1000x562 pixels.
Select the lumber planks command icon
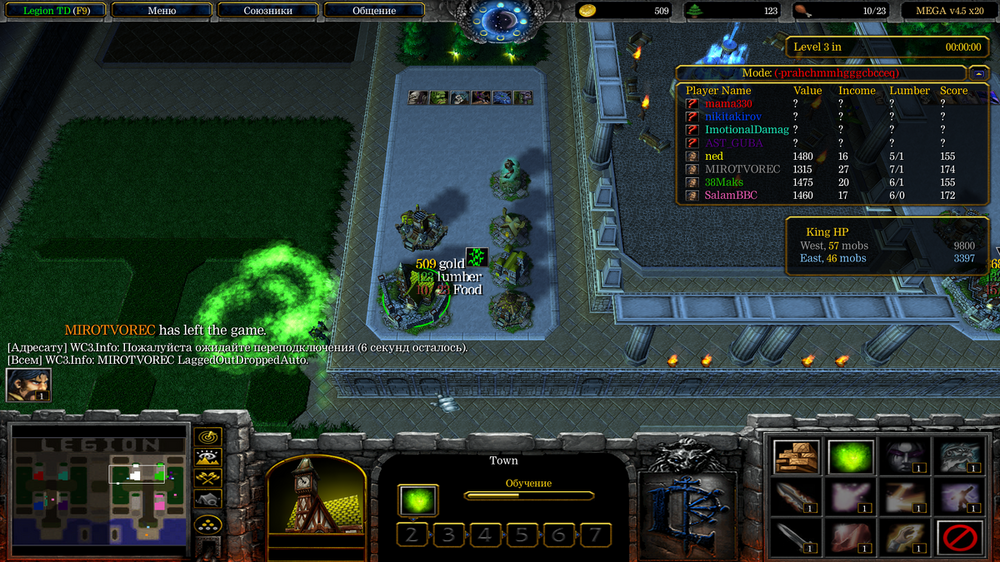(797, 457)
